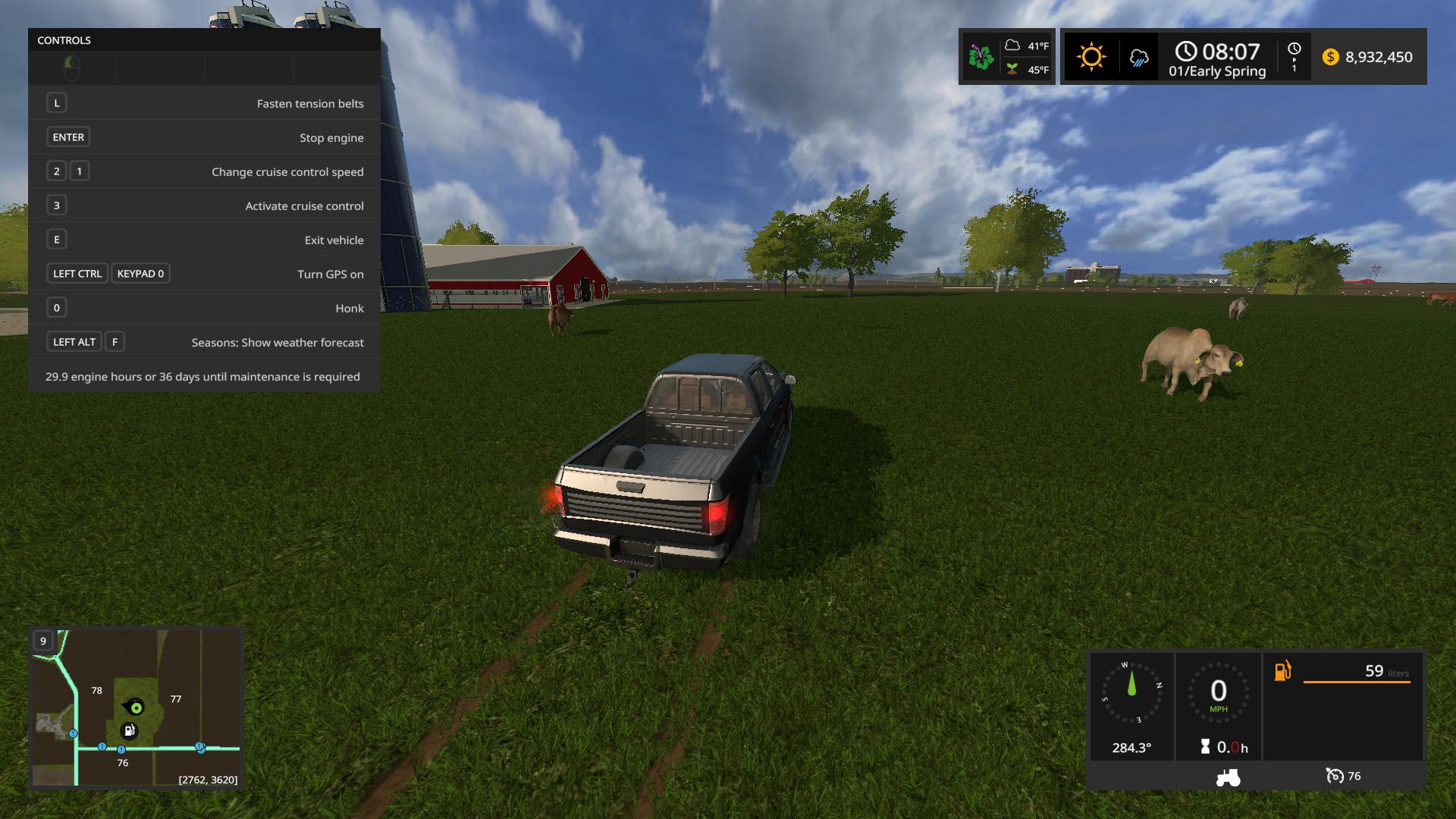Viewport: 1456px width, 819px height.
Task: Click the mouse icon in Controls panel
Action: [x=72, y=67]
